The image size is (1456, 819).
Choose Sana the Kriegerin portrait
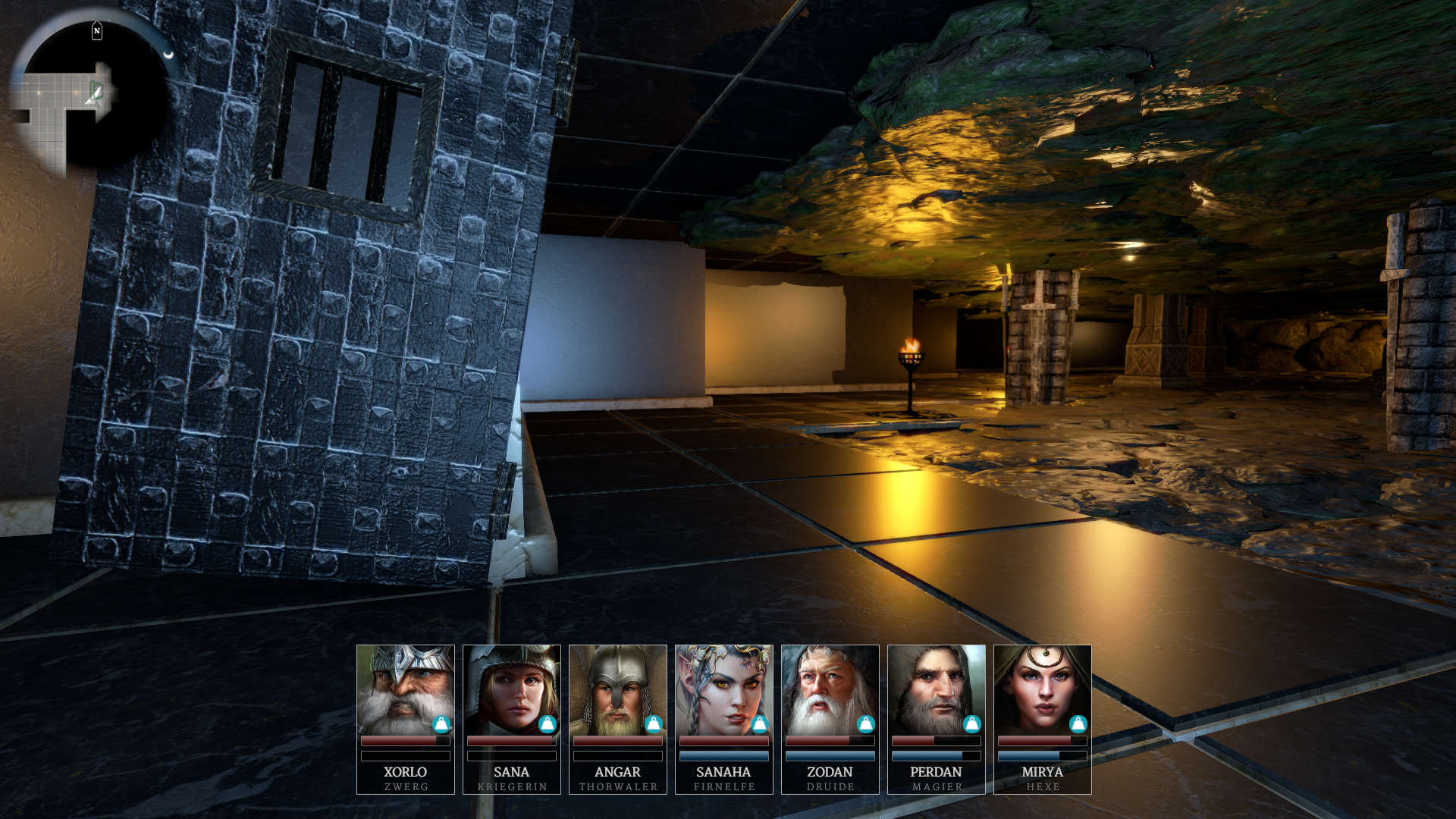pos(511,689)
